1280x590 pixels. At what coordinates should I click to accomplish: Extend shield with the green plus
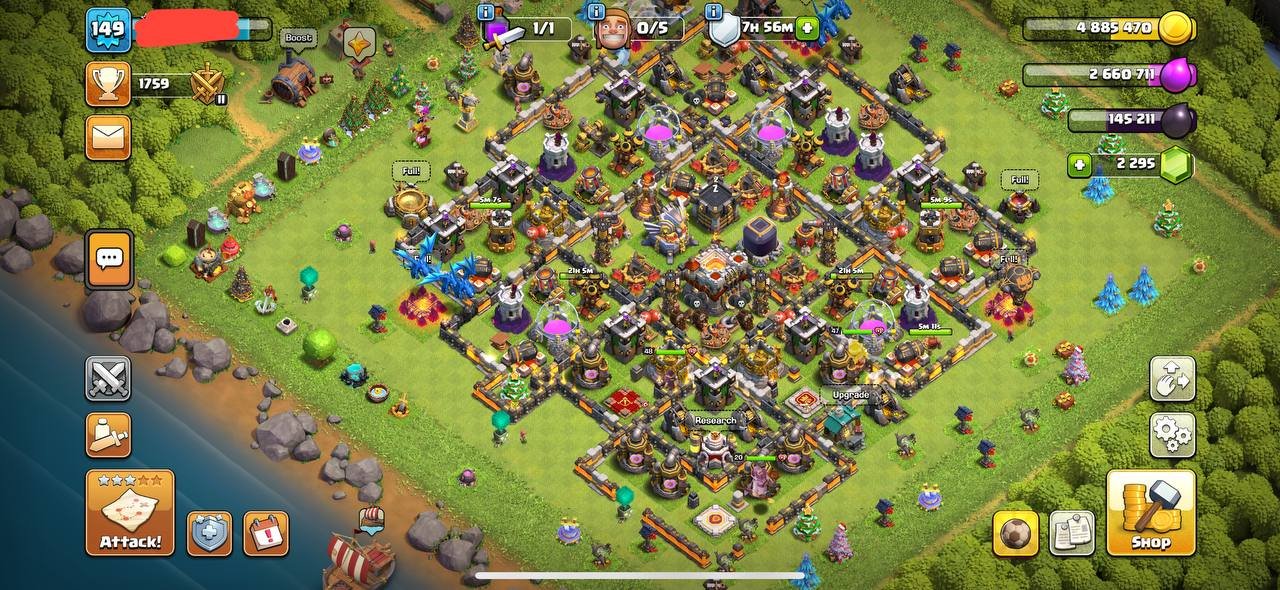(808, 29)
